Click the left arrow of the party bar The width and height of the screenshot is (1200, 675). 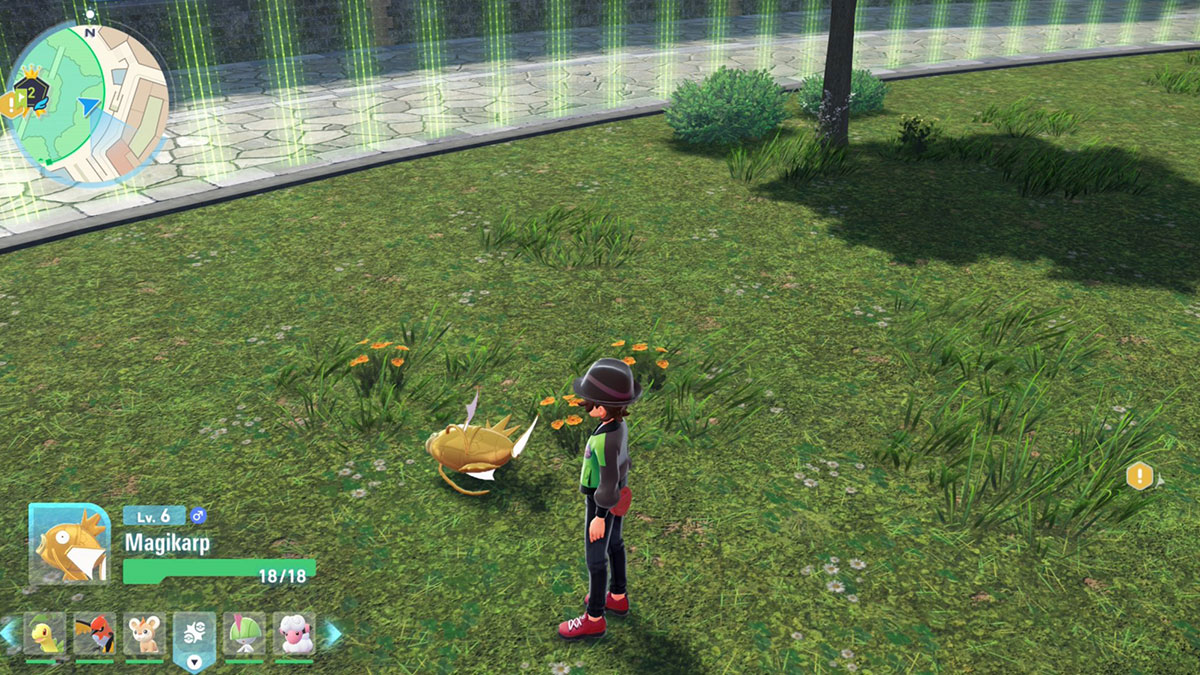(x=9, y=633)
